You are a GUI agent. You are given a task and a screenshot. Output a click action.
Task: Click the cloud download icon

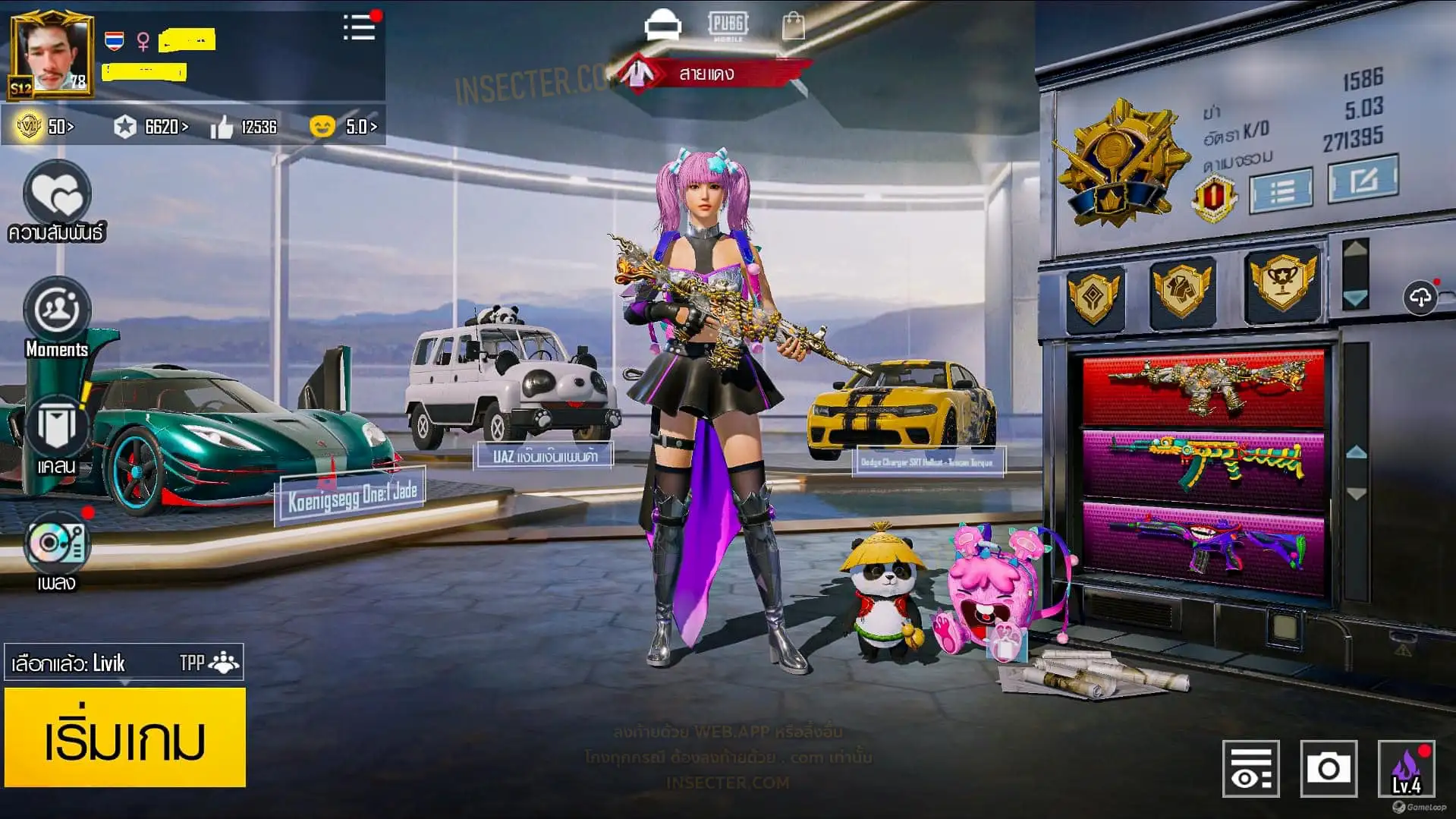(x=1420, y=297)
